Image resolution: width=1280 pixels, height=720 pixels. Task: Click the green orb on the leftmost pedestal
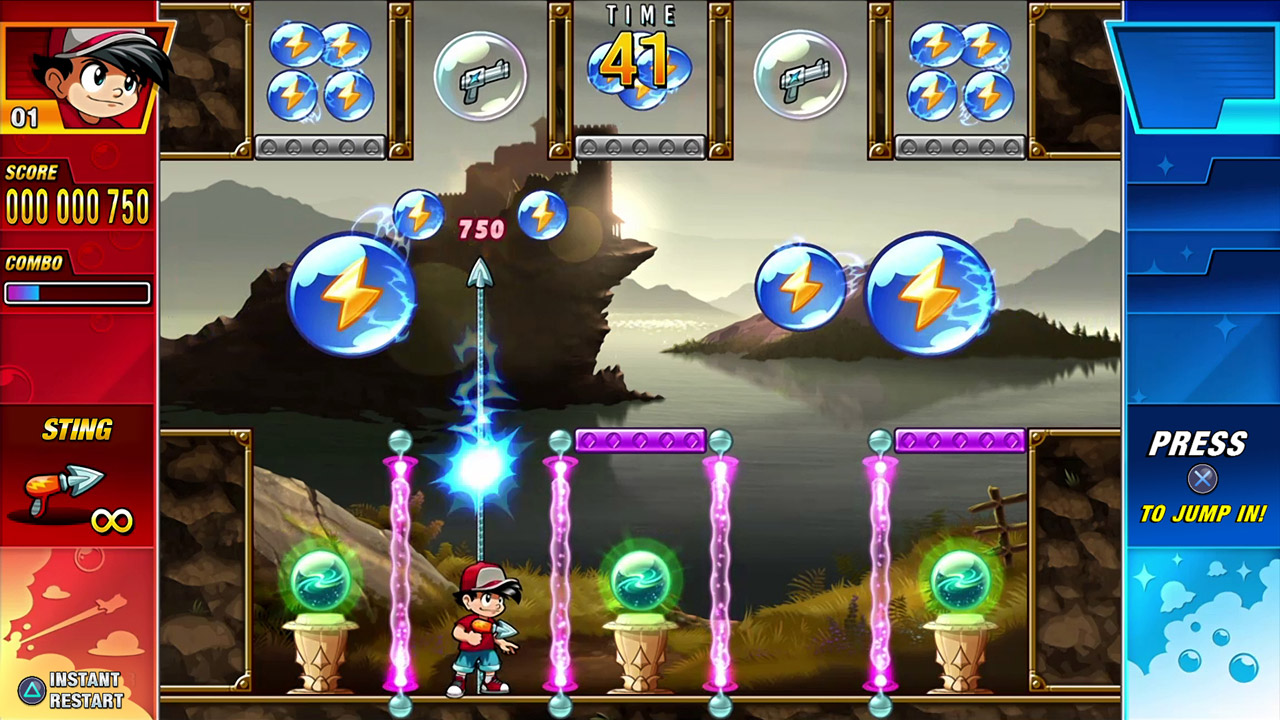tap(322, 578)
